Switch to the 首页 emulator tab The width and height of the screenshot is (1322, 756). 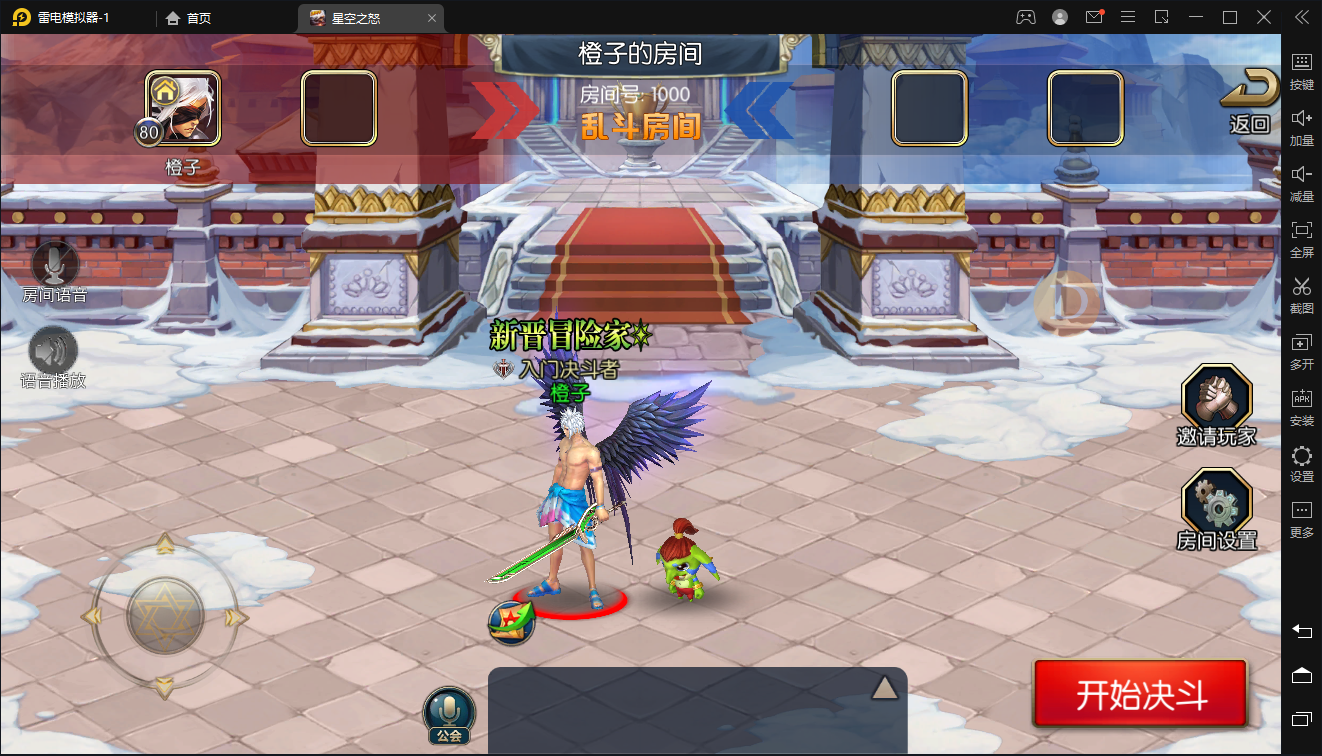(x=189, y=18)
